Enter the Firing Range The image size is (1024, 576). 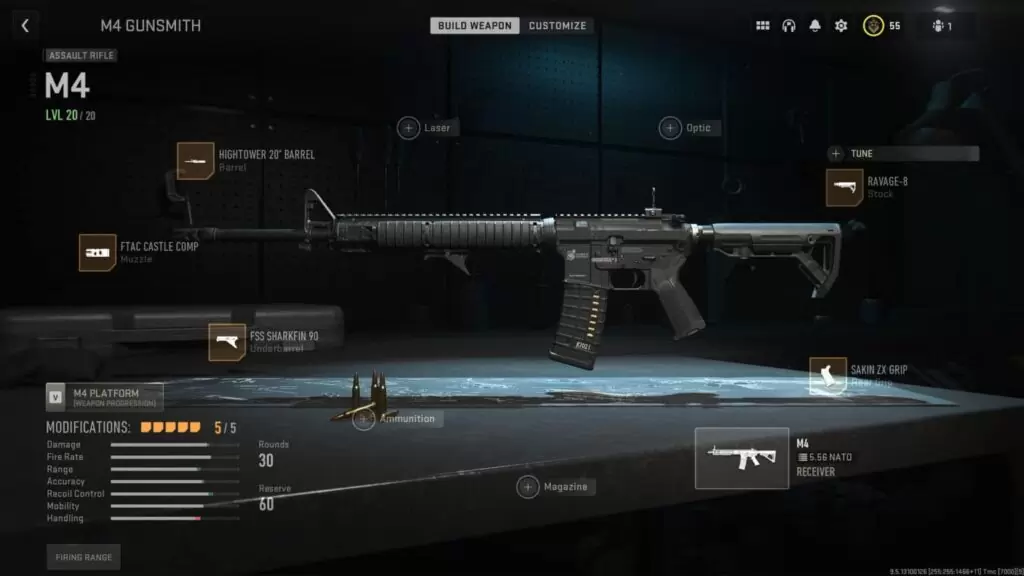83,557
